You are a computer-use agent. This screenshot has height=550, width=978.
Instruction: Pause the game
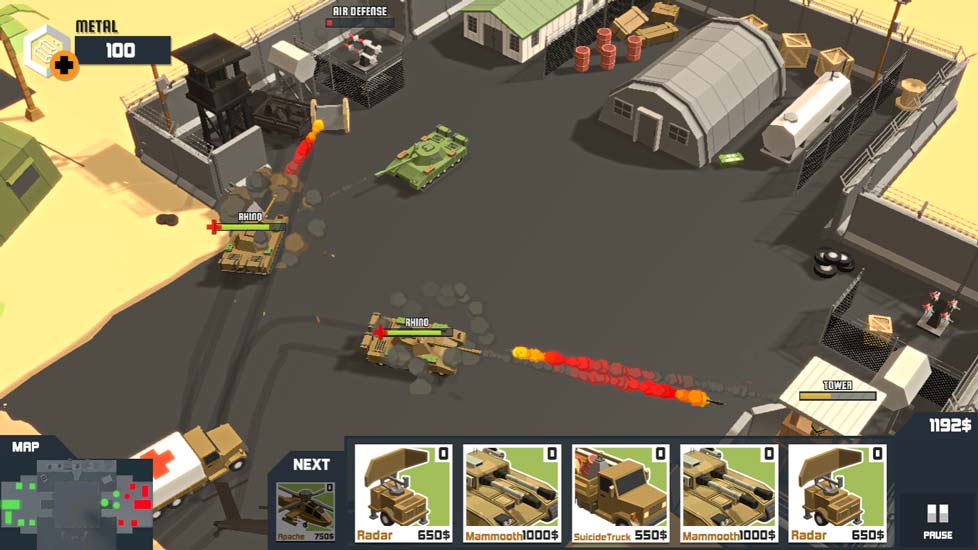click(x=937, y=520)
